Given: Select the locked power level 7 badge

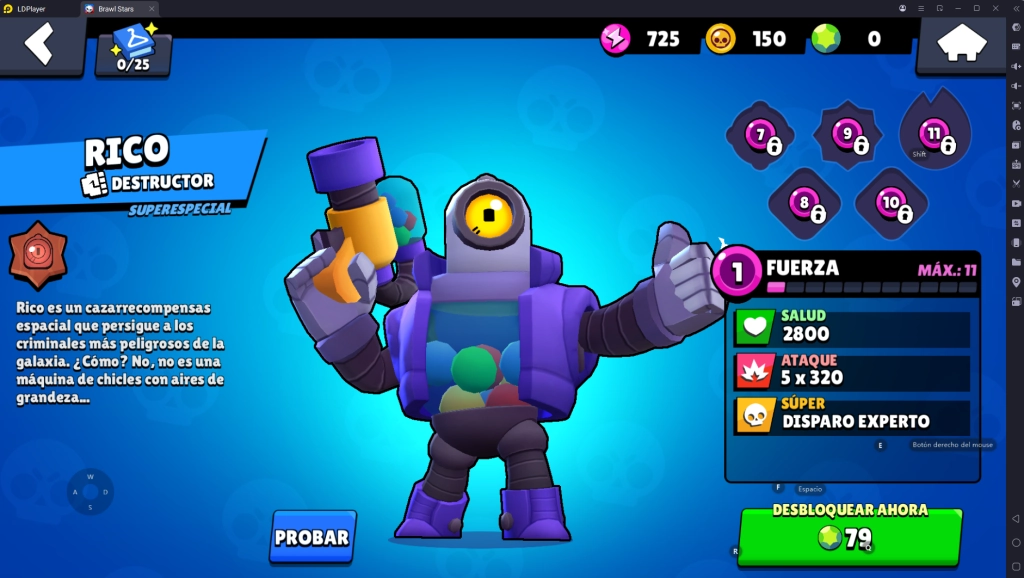Looking at the screenshot, I should [760, 135].
